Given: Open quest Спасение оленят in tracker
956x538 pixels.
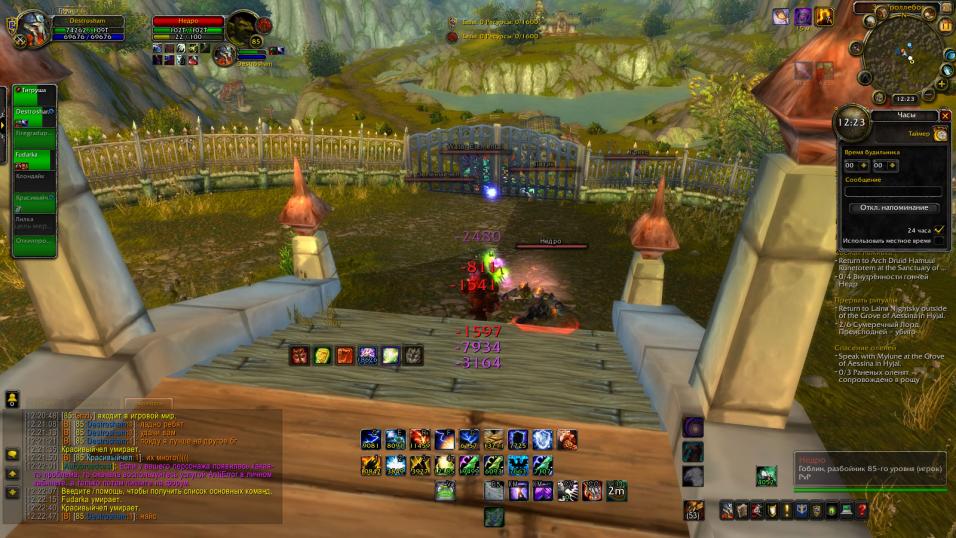Looking at the screenshot, I should tap(863, 347).
